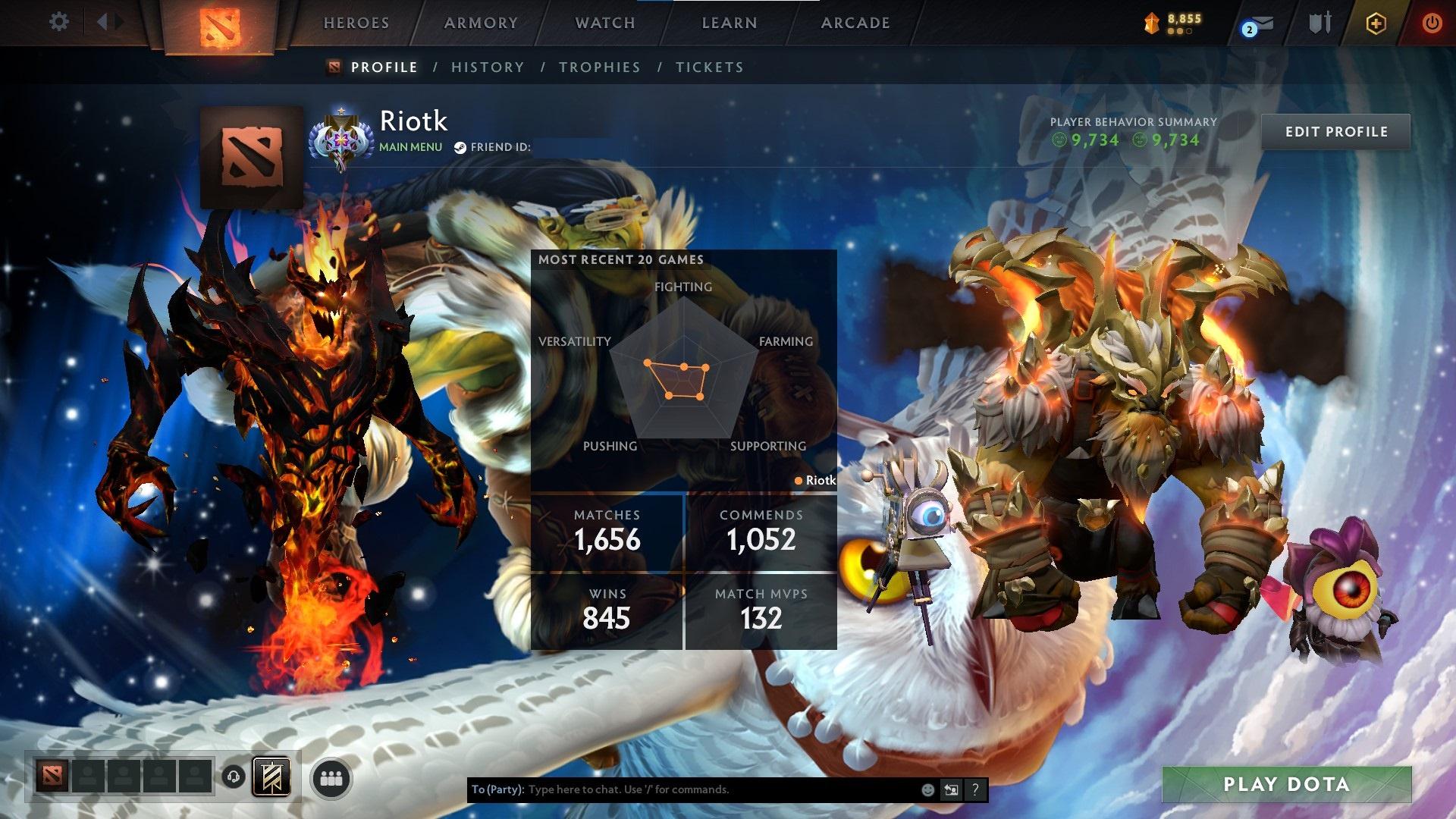
Task: Toggle the chat channel switcher icon
Action: click(x=950, y=789)
